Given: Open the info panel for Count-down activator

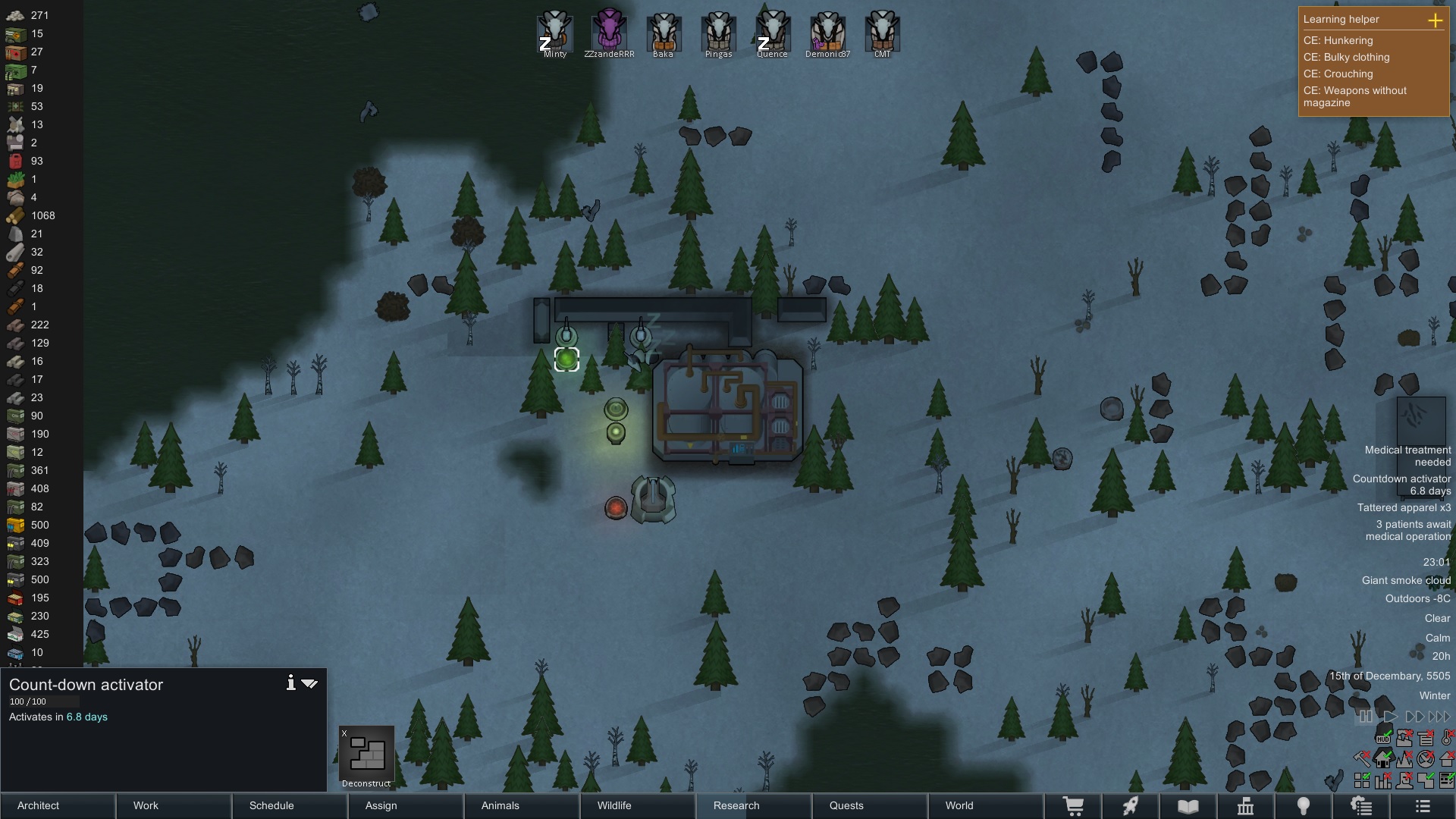Looking at the screenshot, I should (290, 682).
